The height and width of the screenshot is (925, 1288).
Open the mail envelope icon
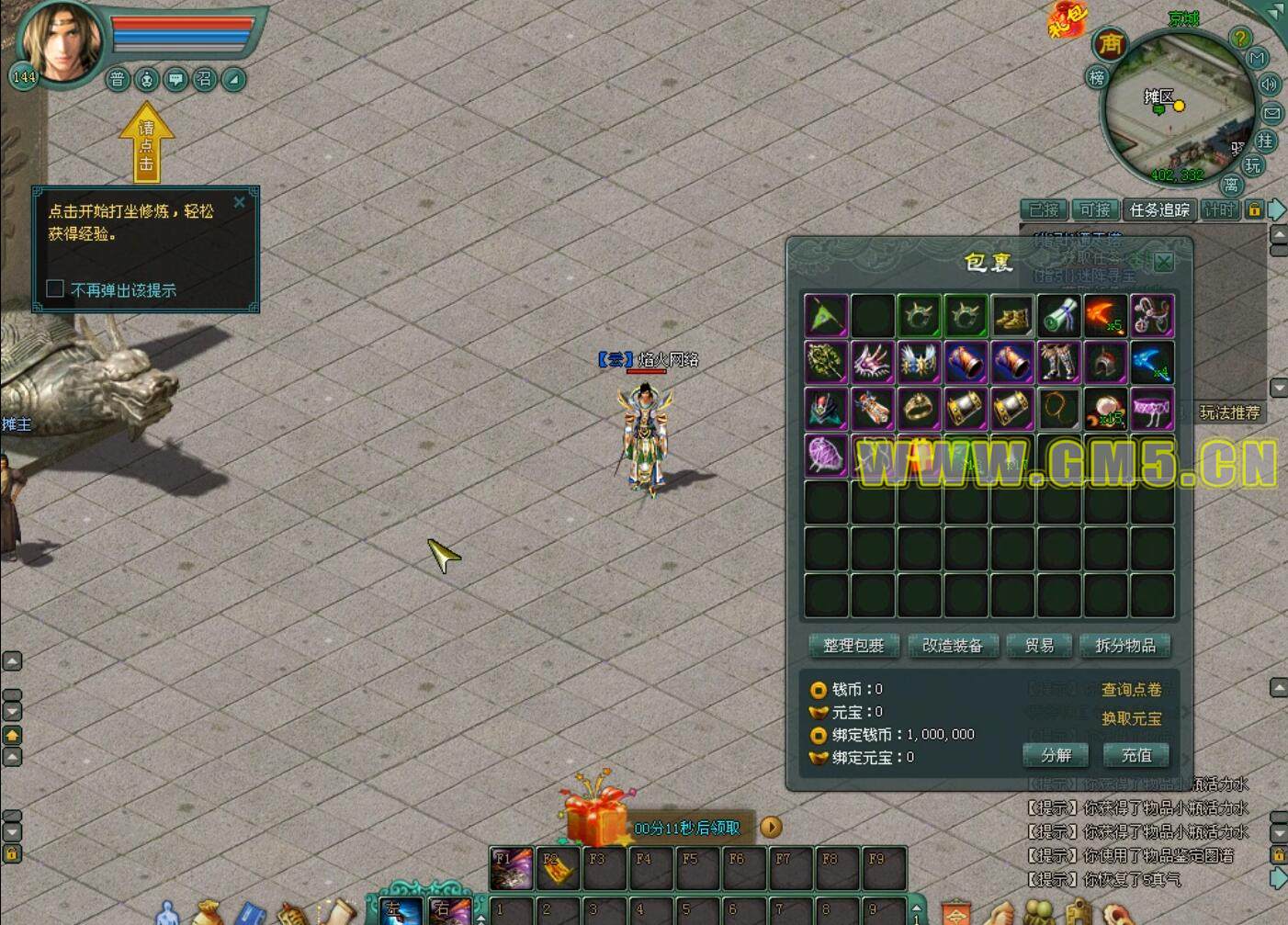pos(1272,113)
